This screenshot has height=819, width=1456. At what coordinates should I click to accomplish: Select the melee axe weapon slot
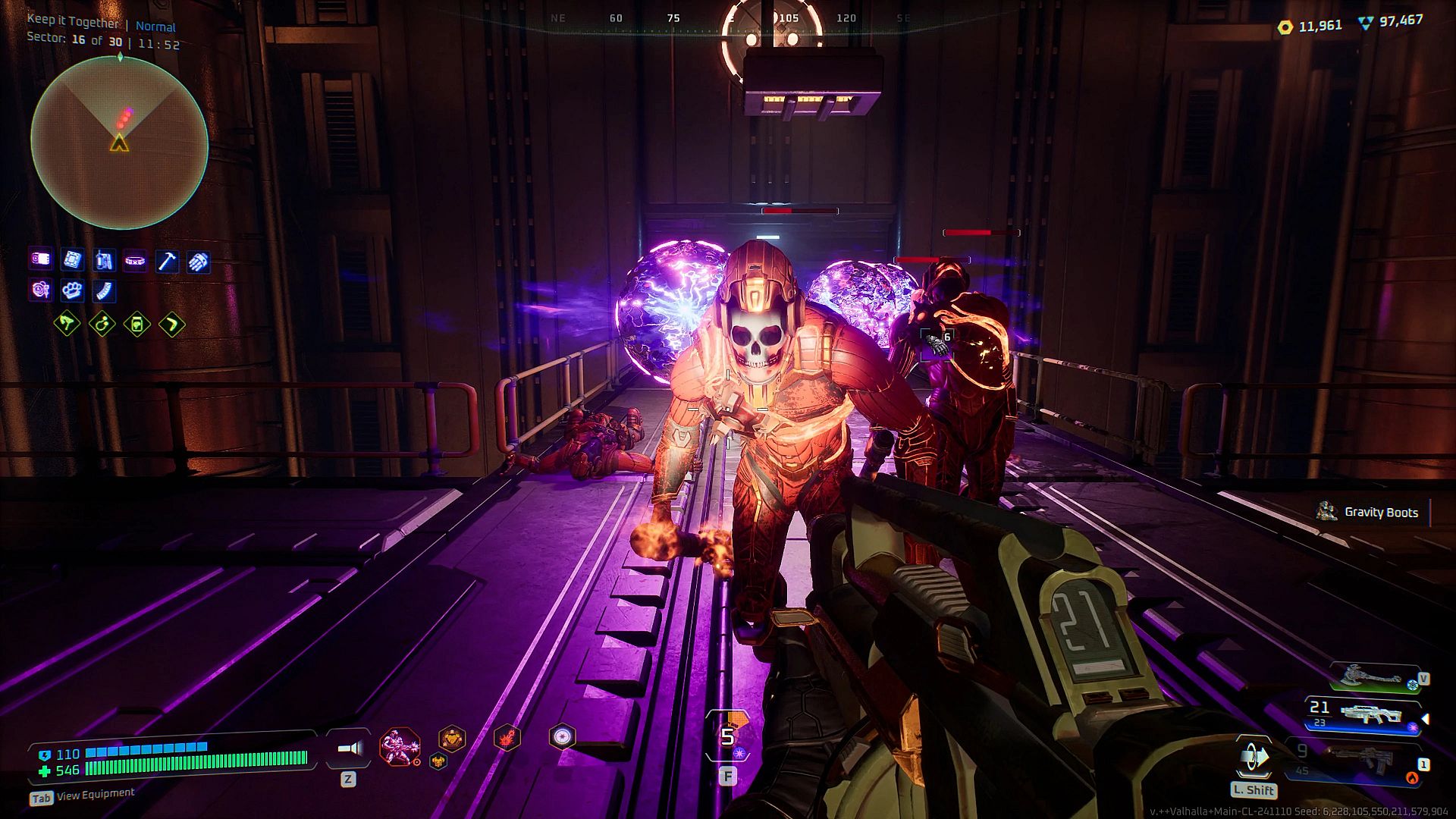[1373, 676]
